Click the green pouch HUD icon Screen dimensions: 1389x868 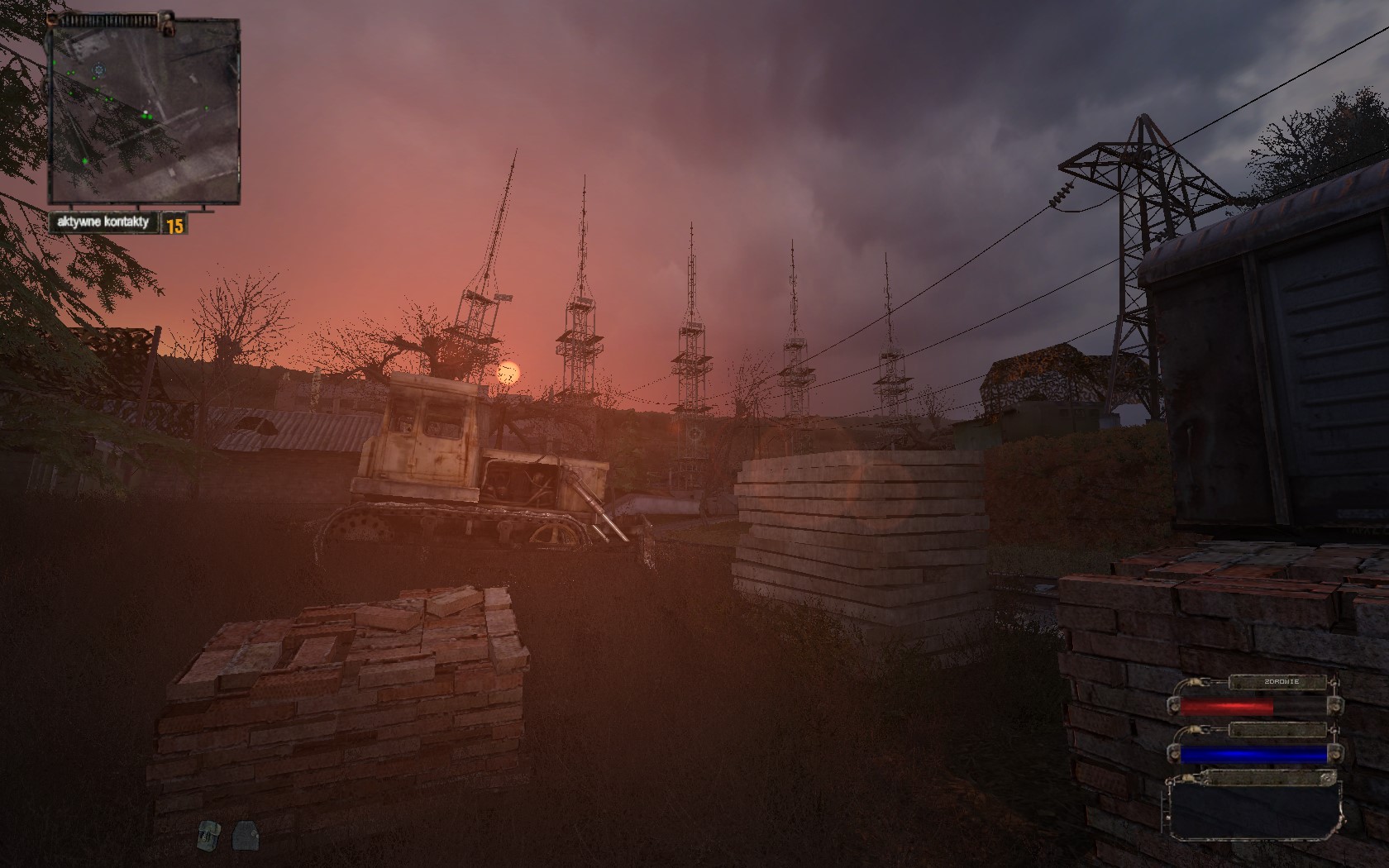[206, 837]
